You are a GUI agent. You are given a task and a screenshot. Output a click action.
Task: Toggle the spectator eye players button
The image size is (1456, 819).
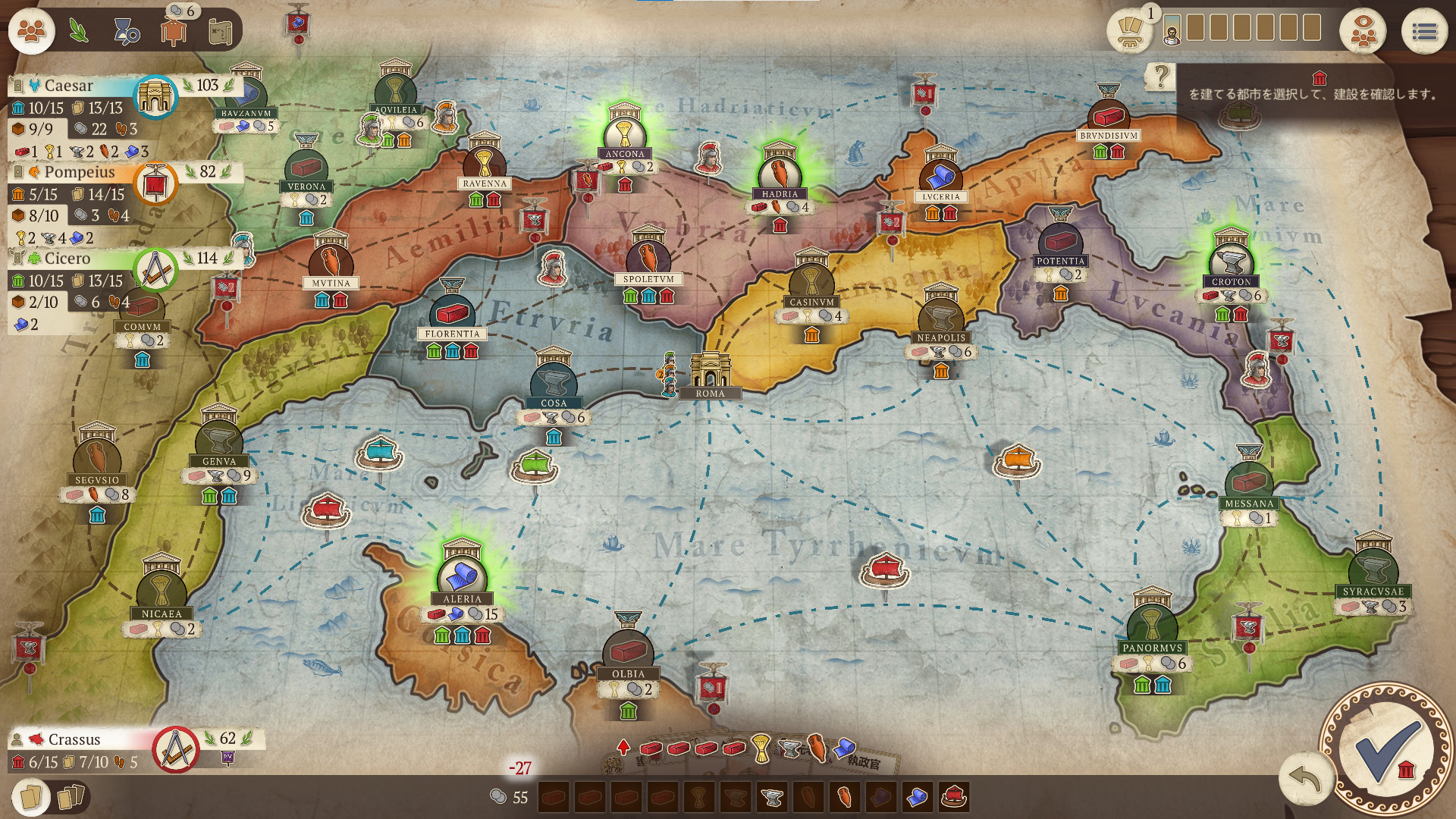[1363, 32]
